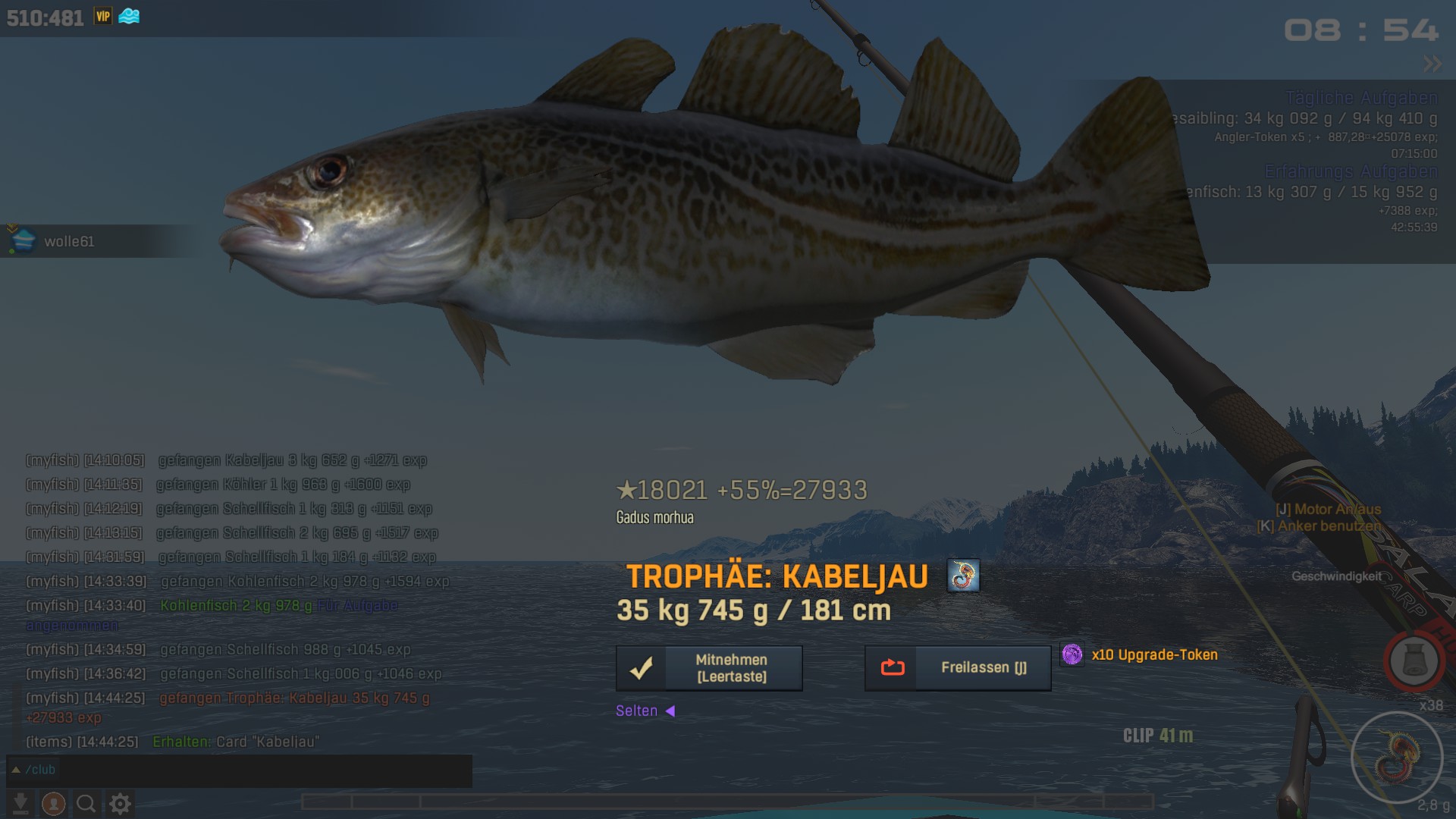This screenshot has width=1456, height=819.
Task: Open the worm bait slot
Action: [x=1397, y=757]
